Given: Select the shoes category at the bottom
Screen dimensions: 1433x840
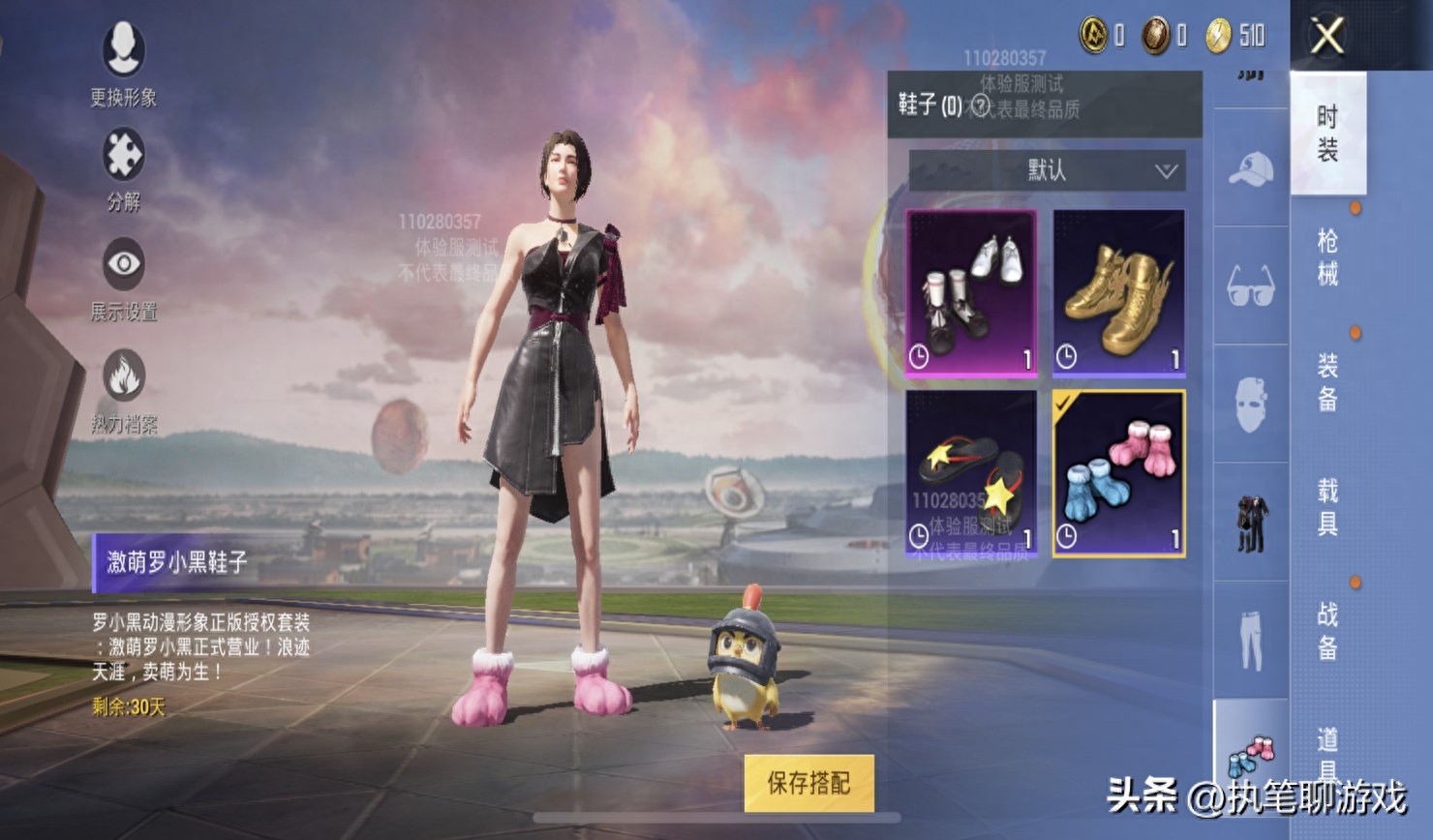Looking at the screenshot, I should [x=1250, y=755].
